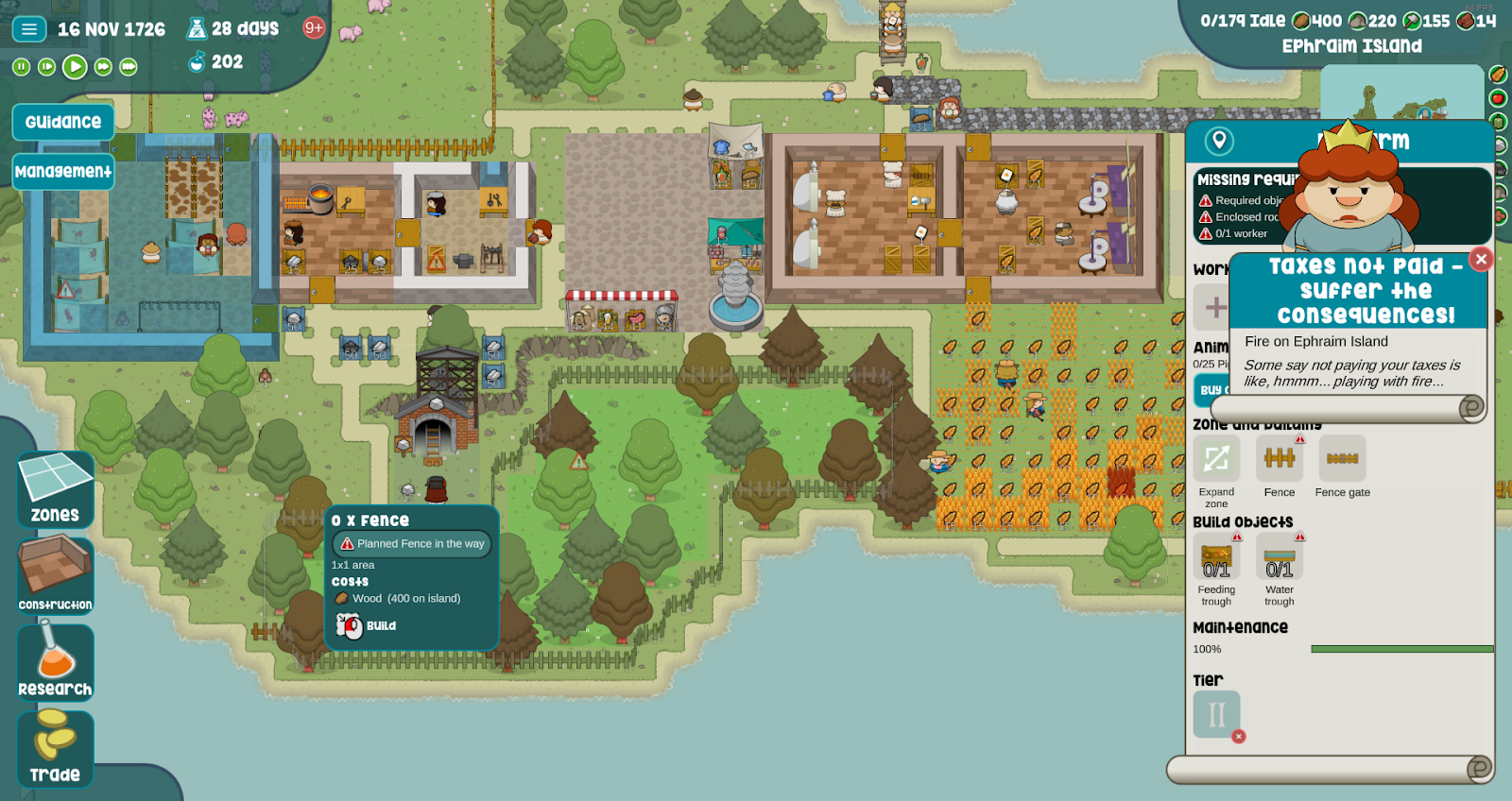Activate the fastest triple-arrow speed
Viewport: 1512px width, 801px height.
(x=129, y=67)
